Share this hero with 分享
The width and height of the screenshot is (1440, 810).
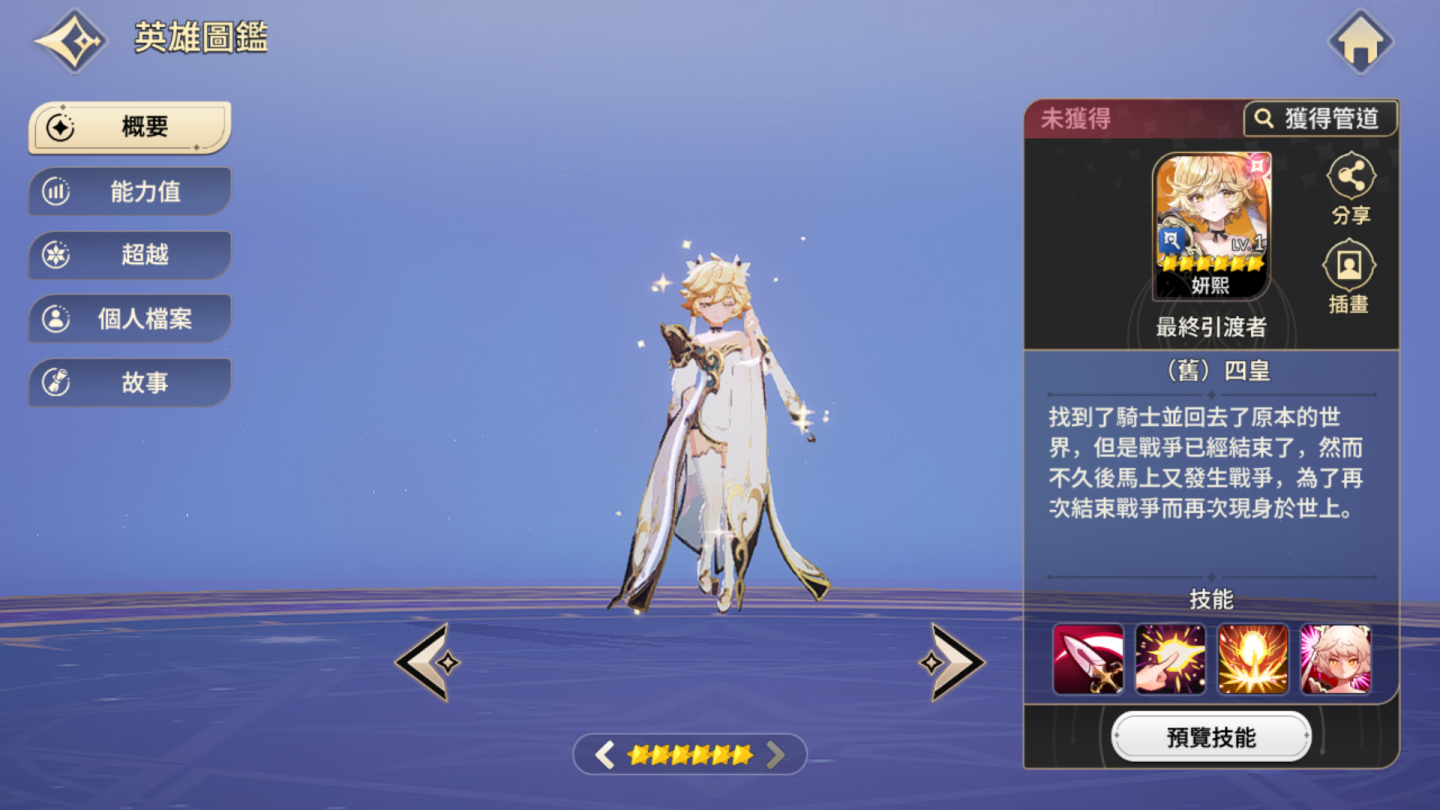pyautogui.click(x=1351, y=189)
